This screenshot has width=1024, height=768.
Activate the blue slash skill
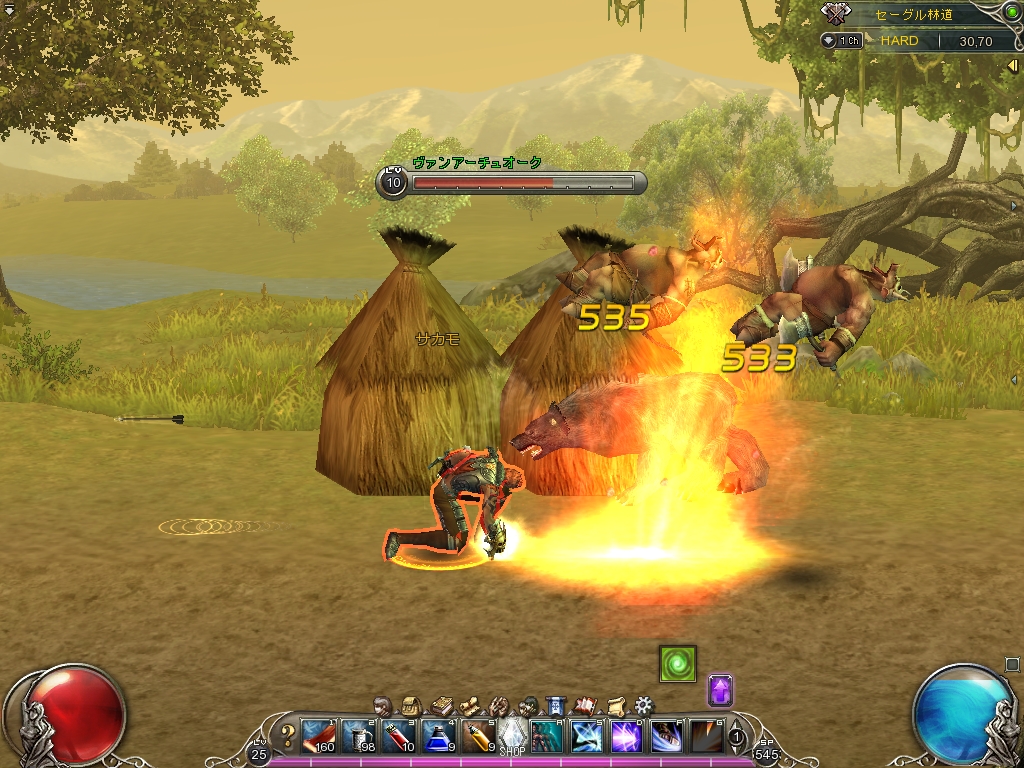(586, 736)
